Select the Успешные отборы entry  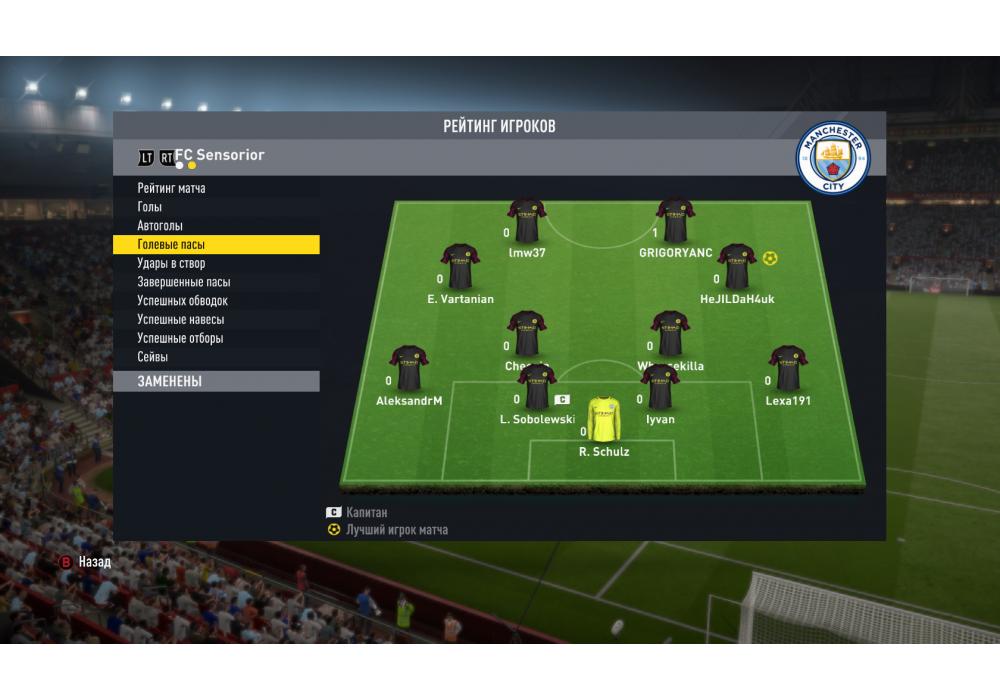180,338
